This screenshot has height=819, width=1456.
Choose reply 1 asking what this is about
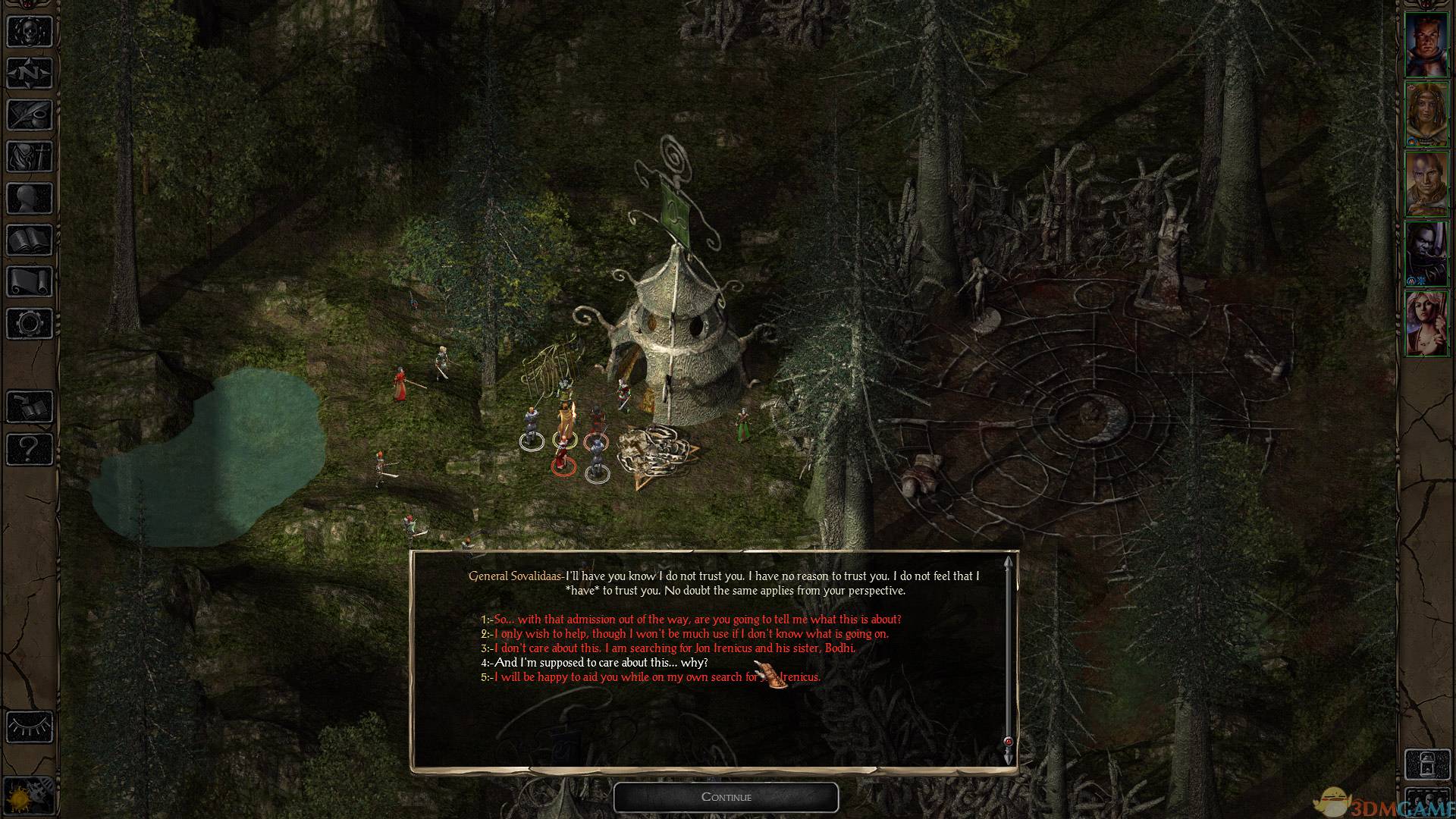696,620
